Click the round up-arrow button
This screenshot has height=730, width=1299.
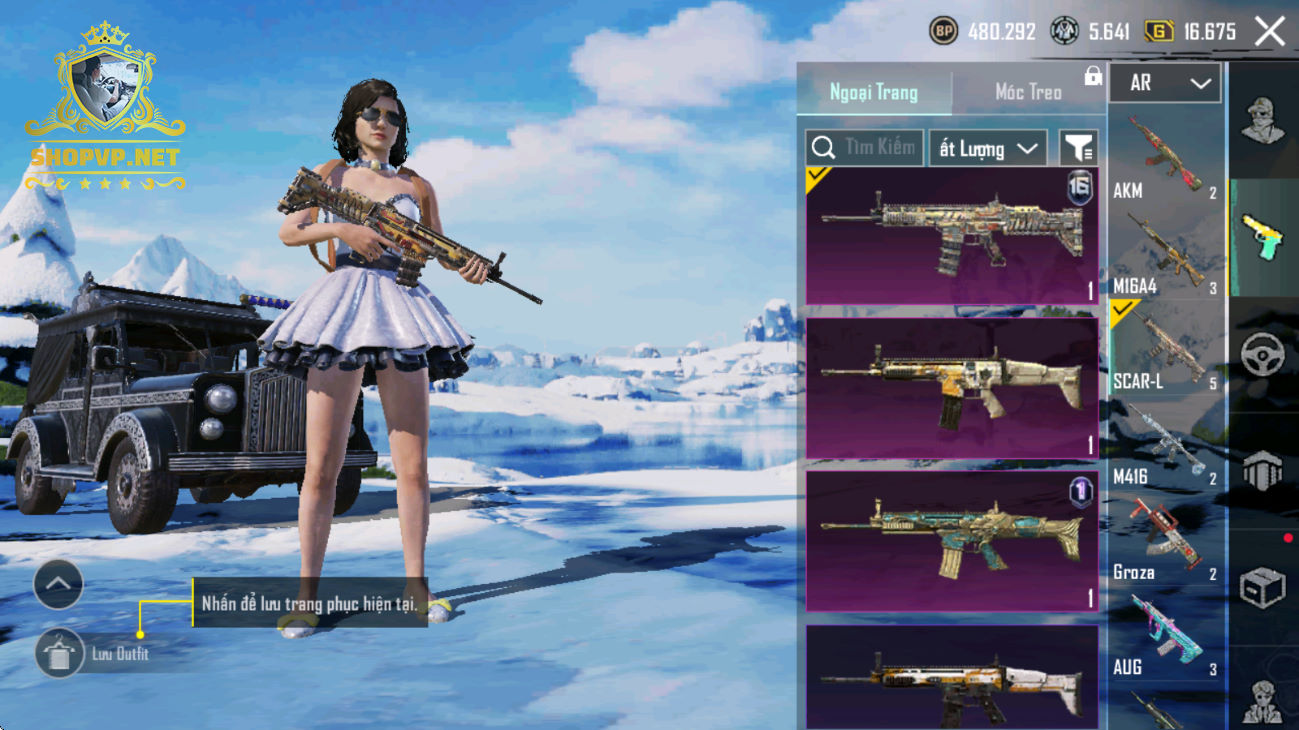tap(58, 585)
